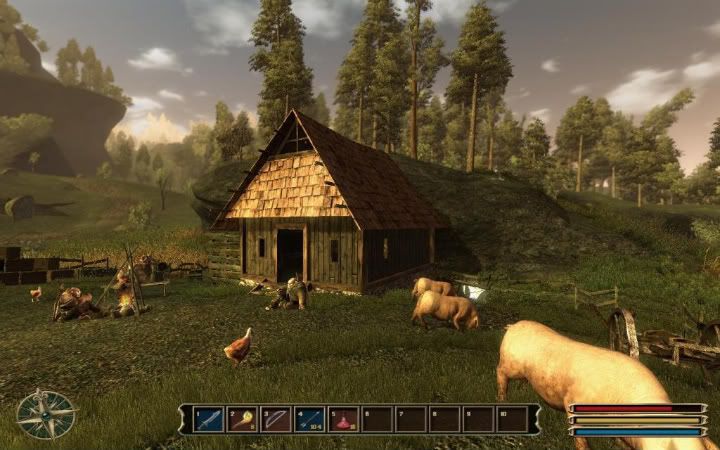
Task: Click the compass rose
Action: click(x=46, y=414)
